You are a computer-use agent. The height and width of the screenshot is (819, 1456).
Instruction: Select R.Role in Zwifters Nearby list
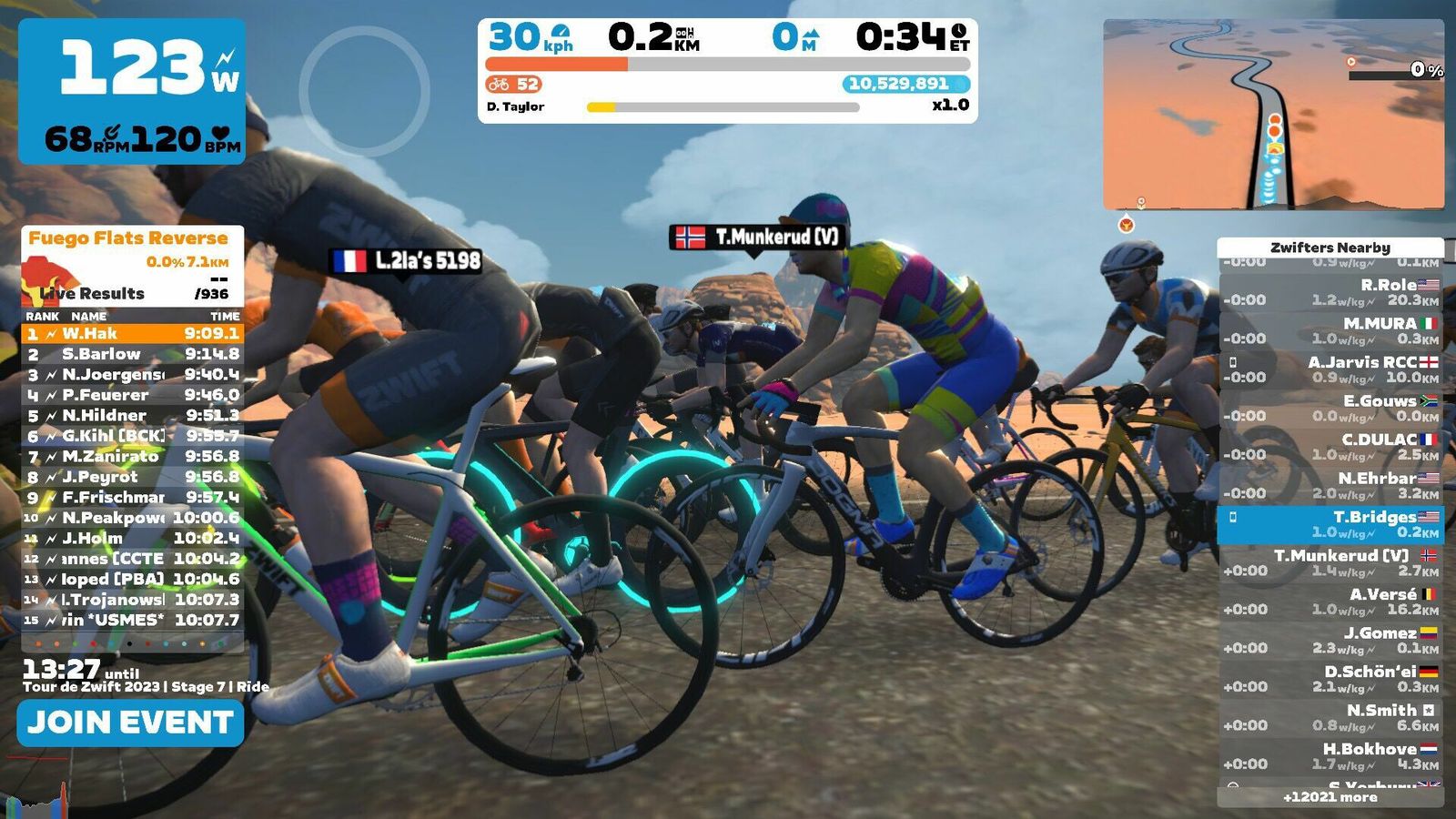(x=1330, y=292)
